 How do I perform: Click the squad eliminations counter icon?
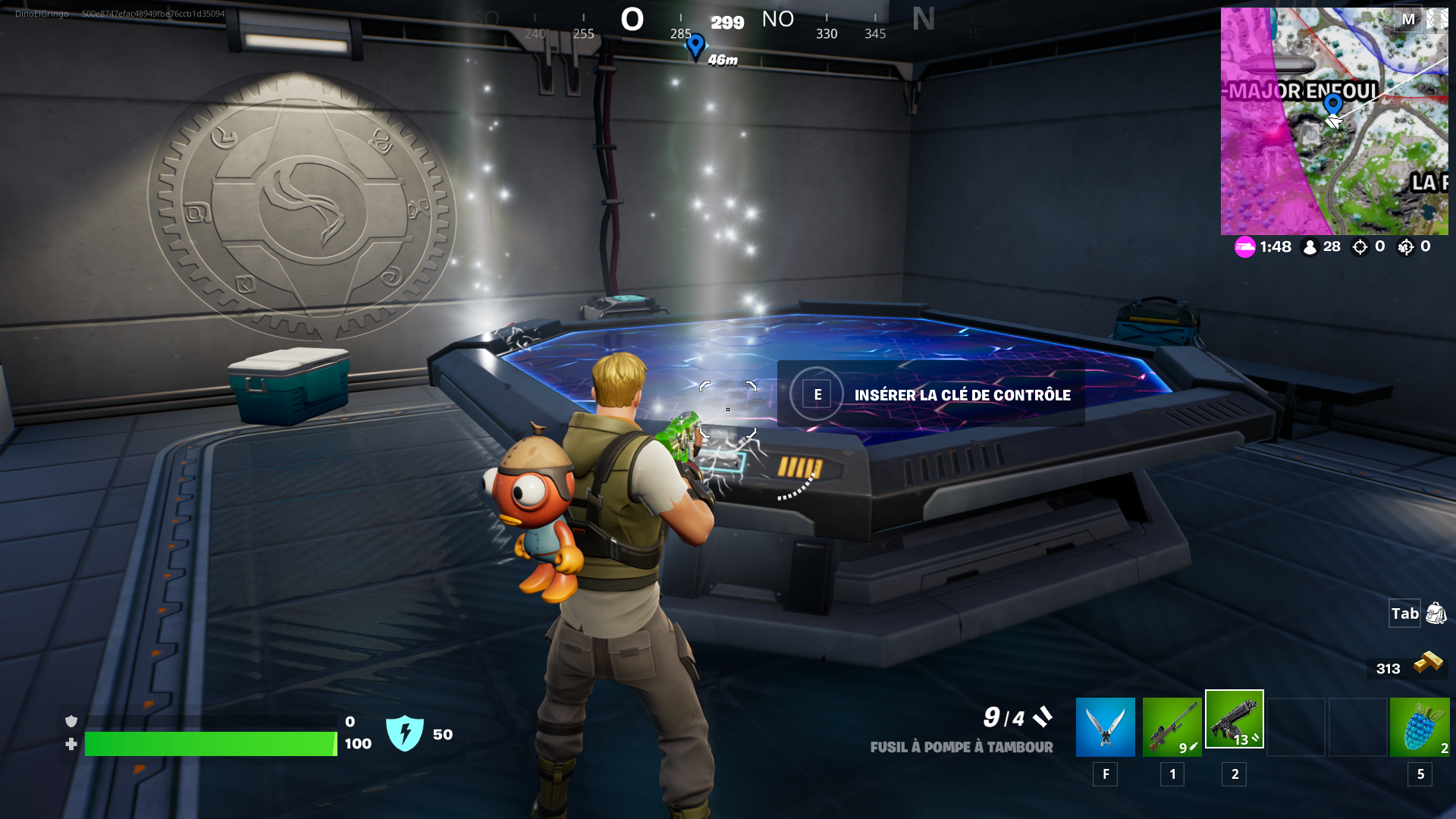(1404, 246)
